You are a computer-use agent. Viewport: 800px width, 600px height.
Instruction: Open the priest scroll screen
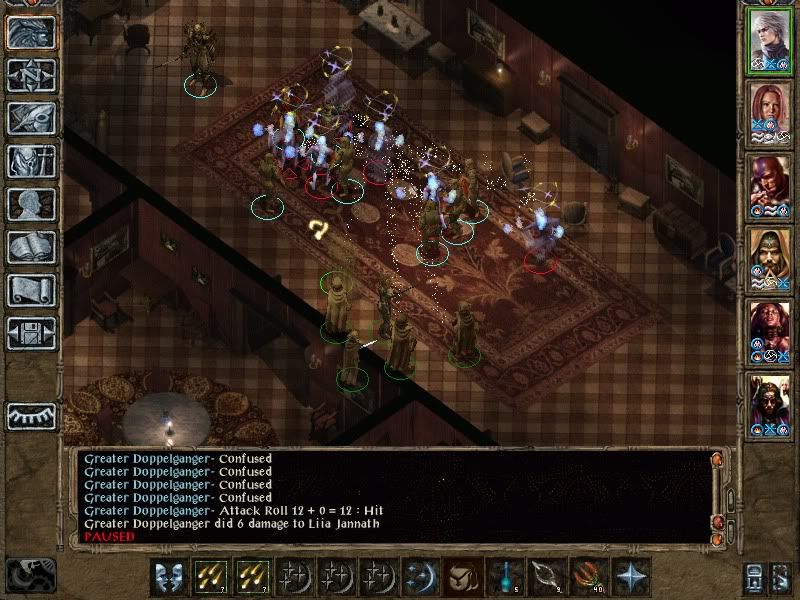click(x=30, y=290)
